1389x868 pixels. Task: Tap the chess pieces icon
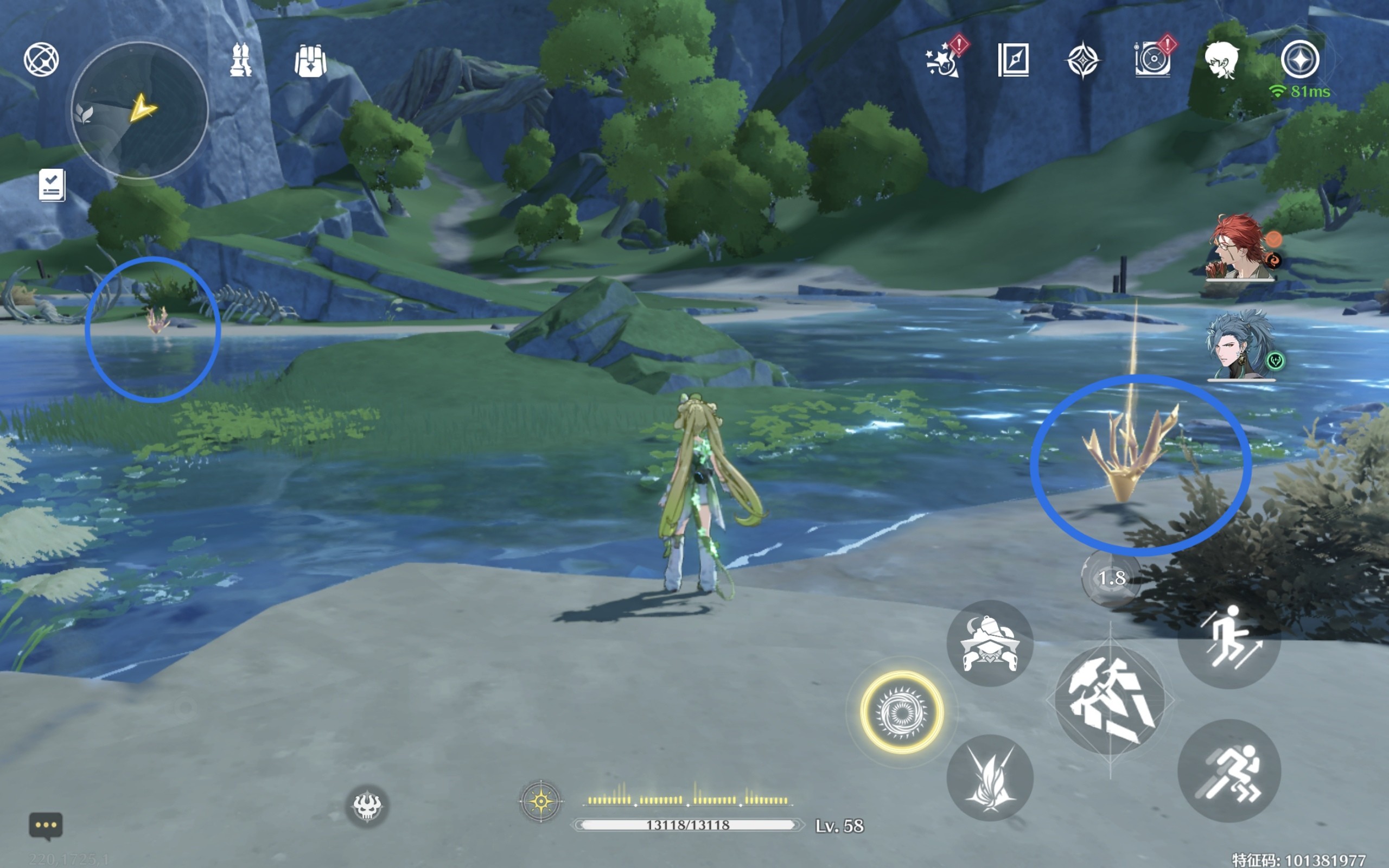pyautogui.click(x=240, y=59)
